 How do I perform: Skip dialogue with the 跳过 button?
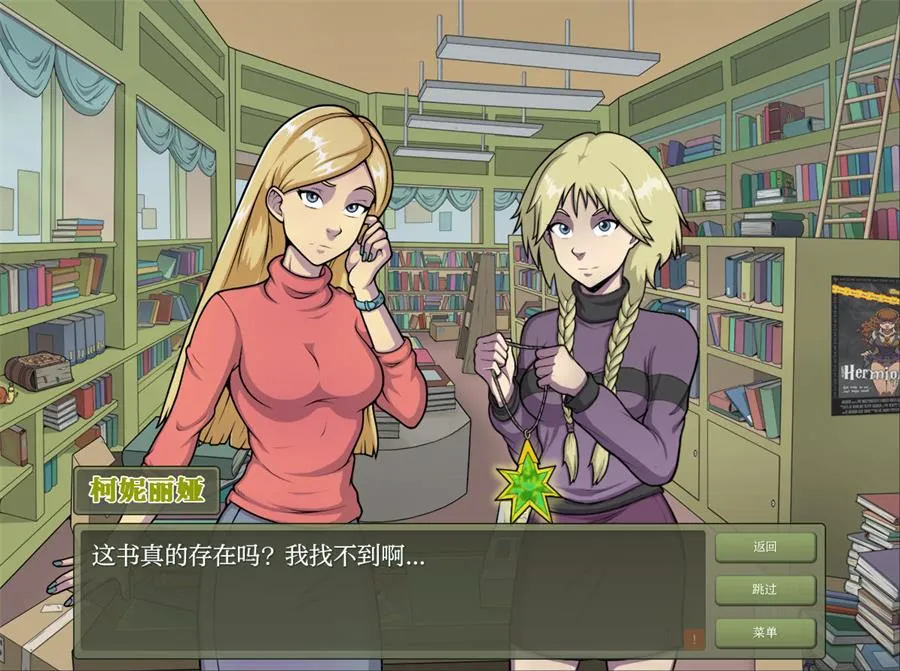(x=765, y=590)
